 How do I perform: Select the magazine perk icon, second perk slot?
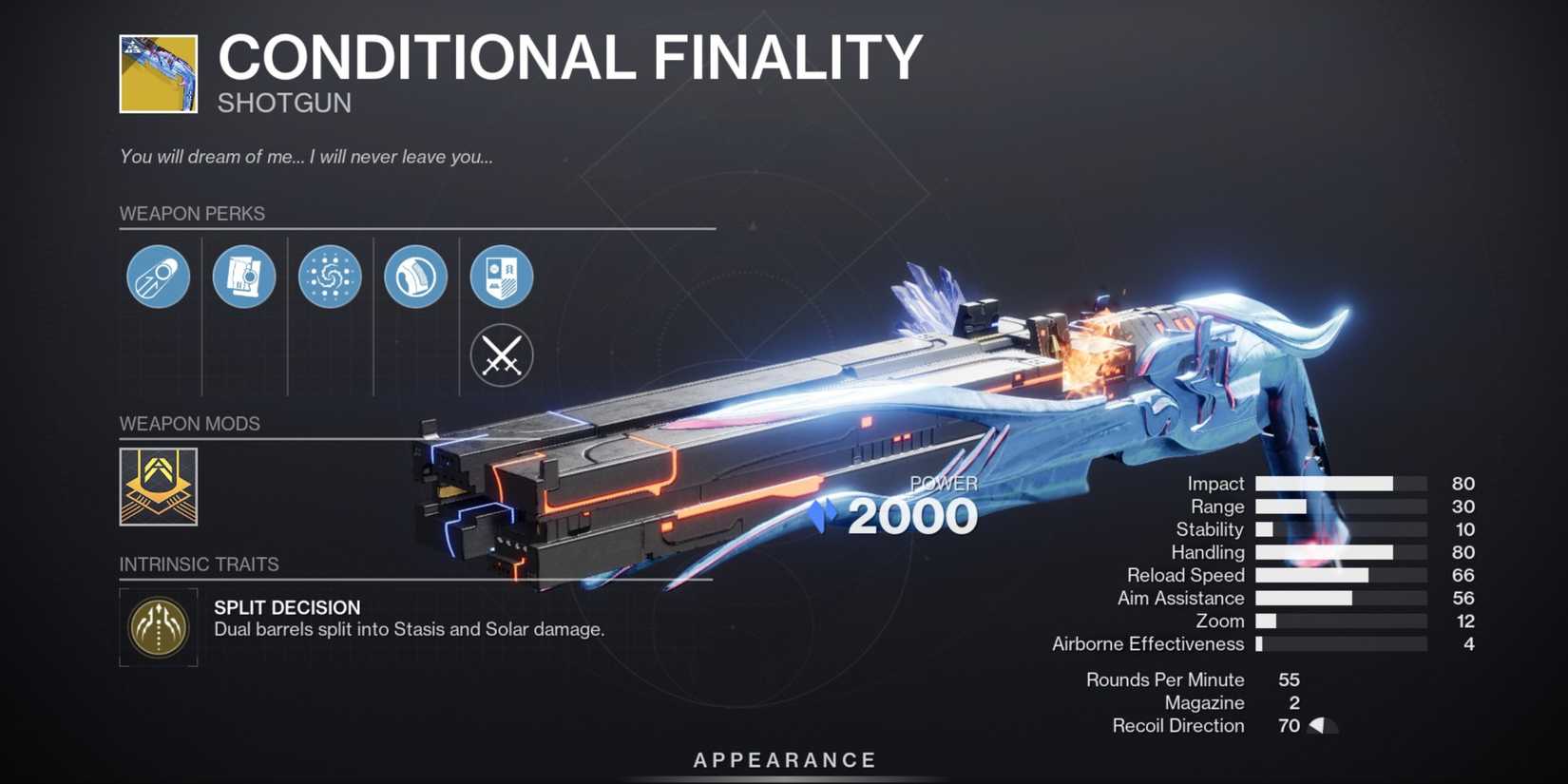(x=243, y=276)
